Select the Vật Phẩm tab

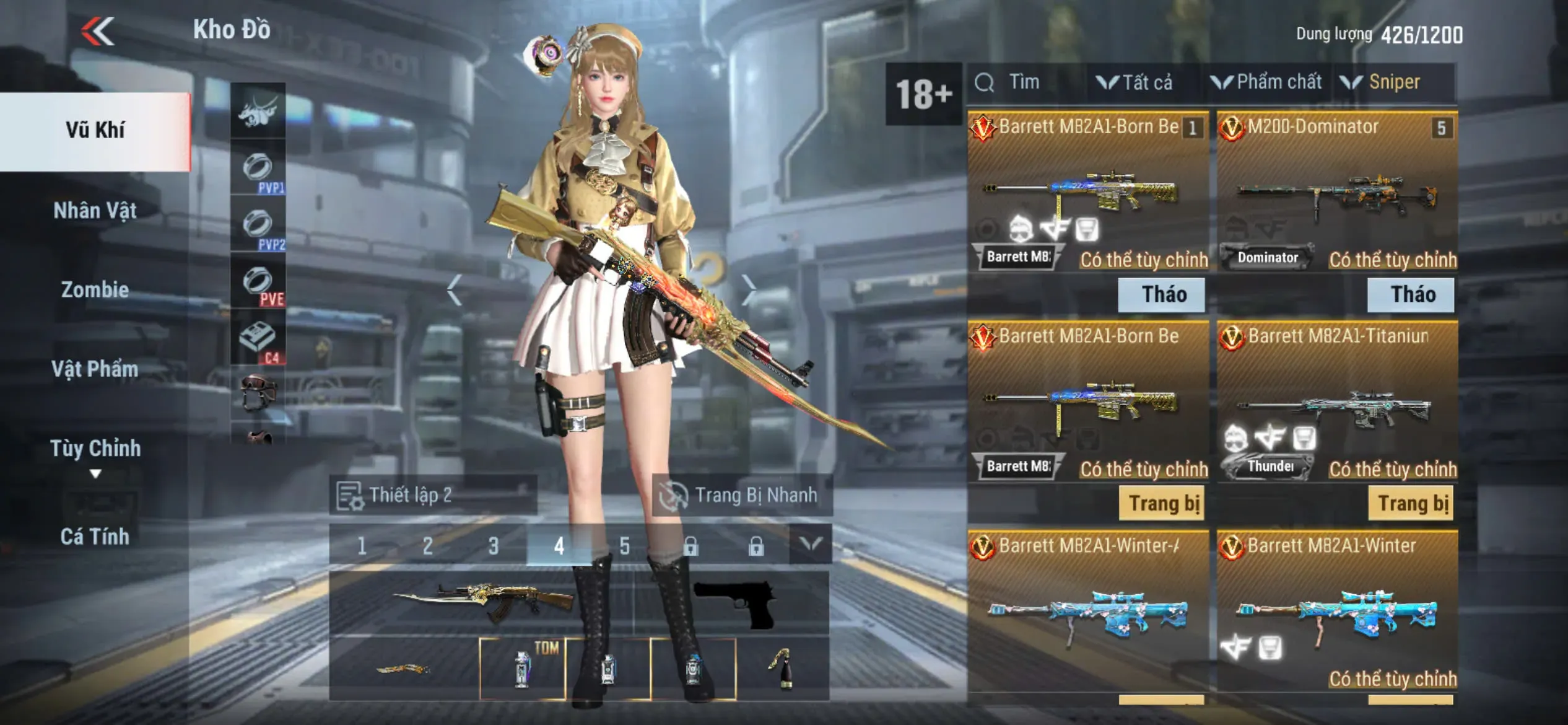[95, 369]
